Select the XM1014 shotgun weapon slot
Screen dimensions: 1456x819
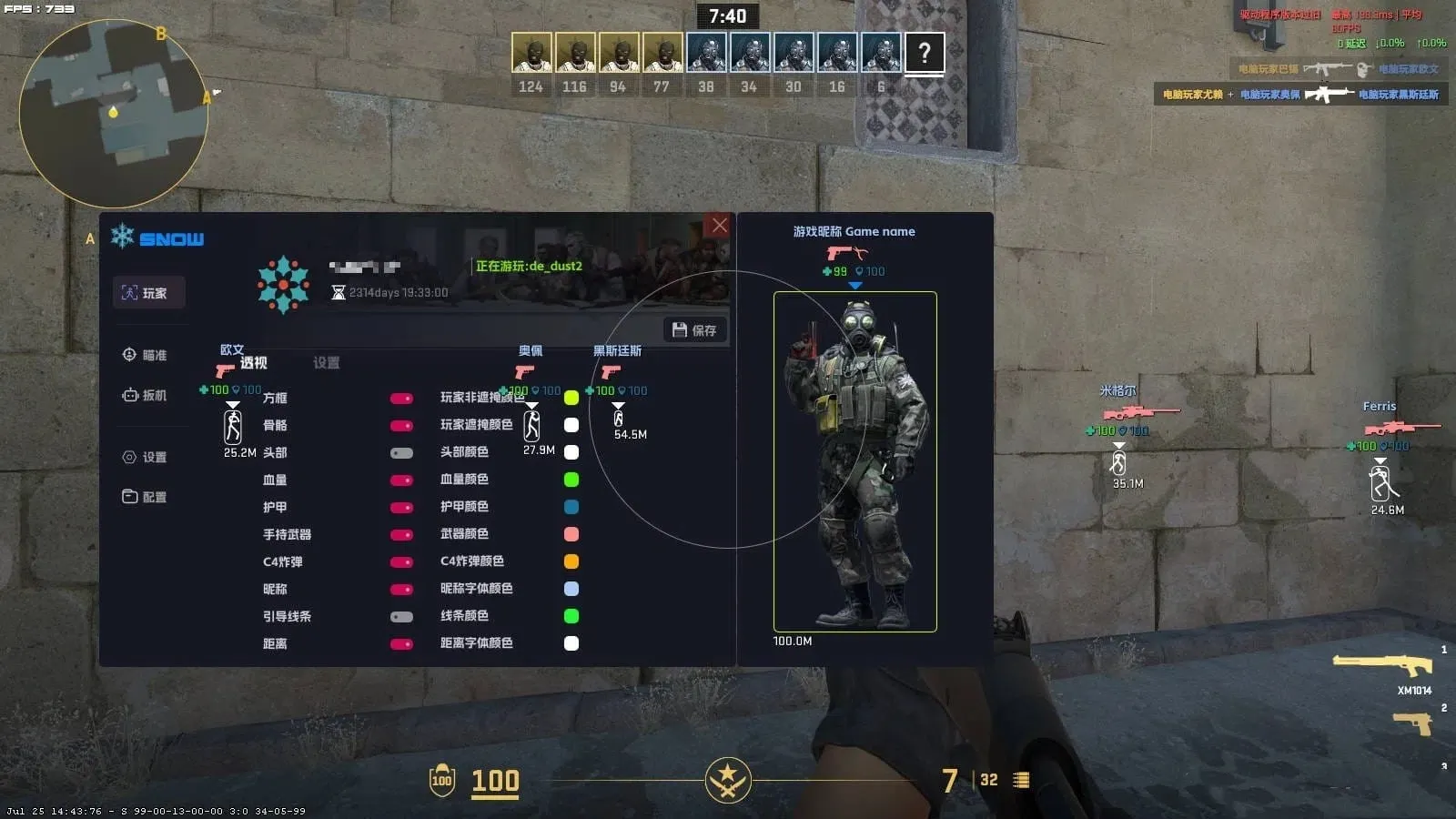point(1383,667)
